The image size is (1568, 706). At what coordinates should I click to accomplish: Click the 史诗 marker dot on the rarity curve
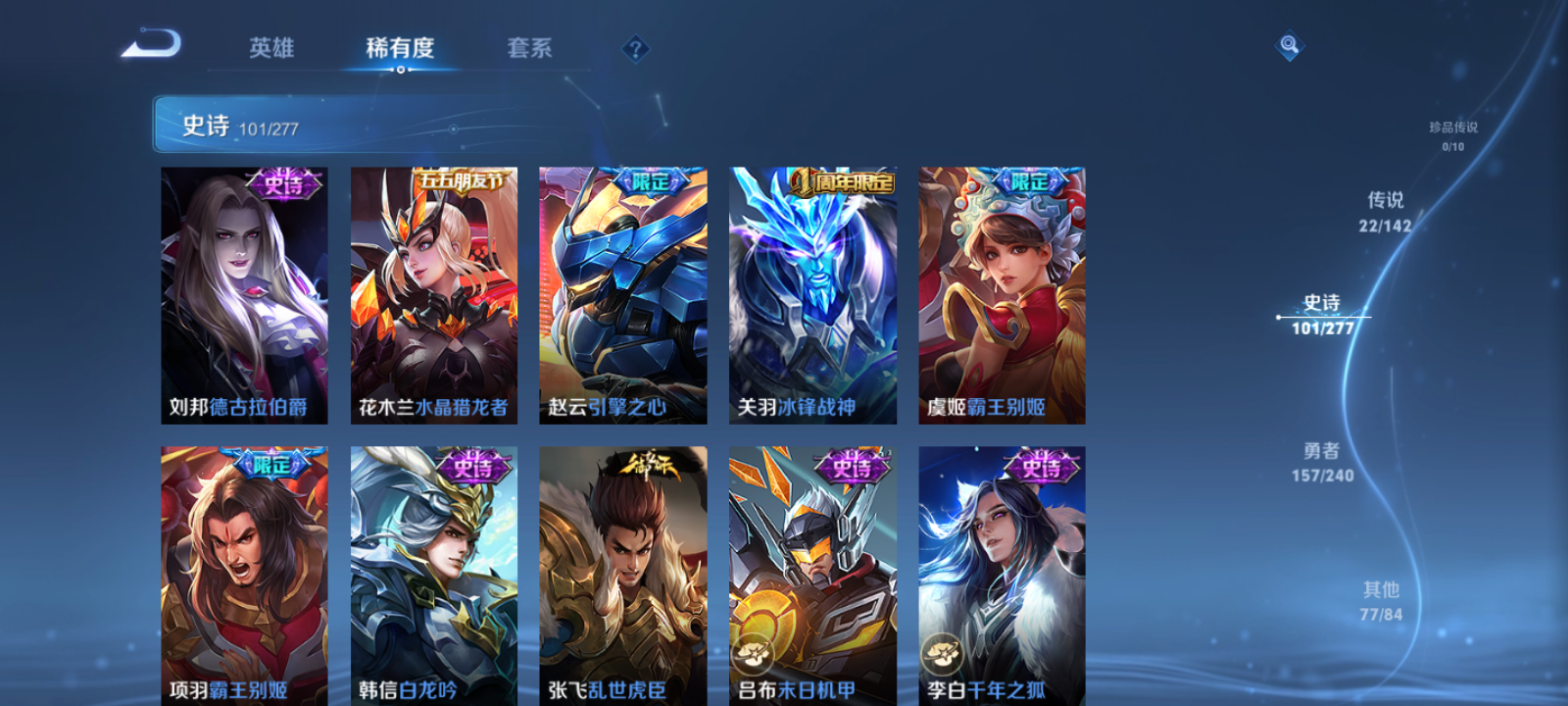[x=1278, y=315]
